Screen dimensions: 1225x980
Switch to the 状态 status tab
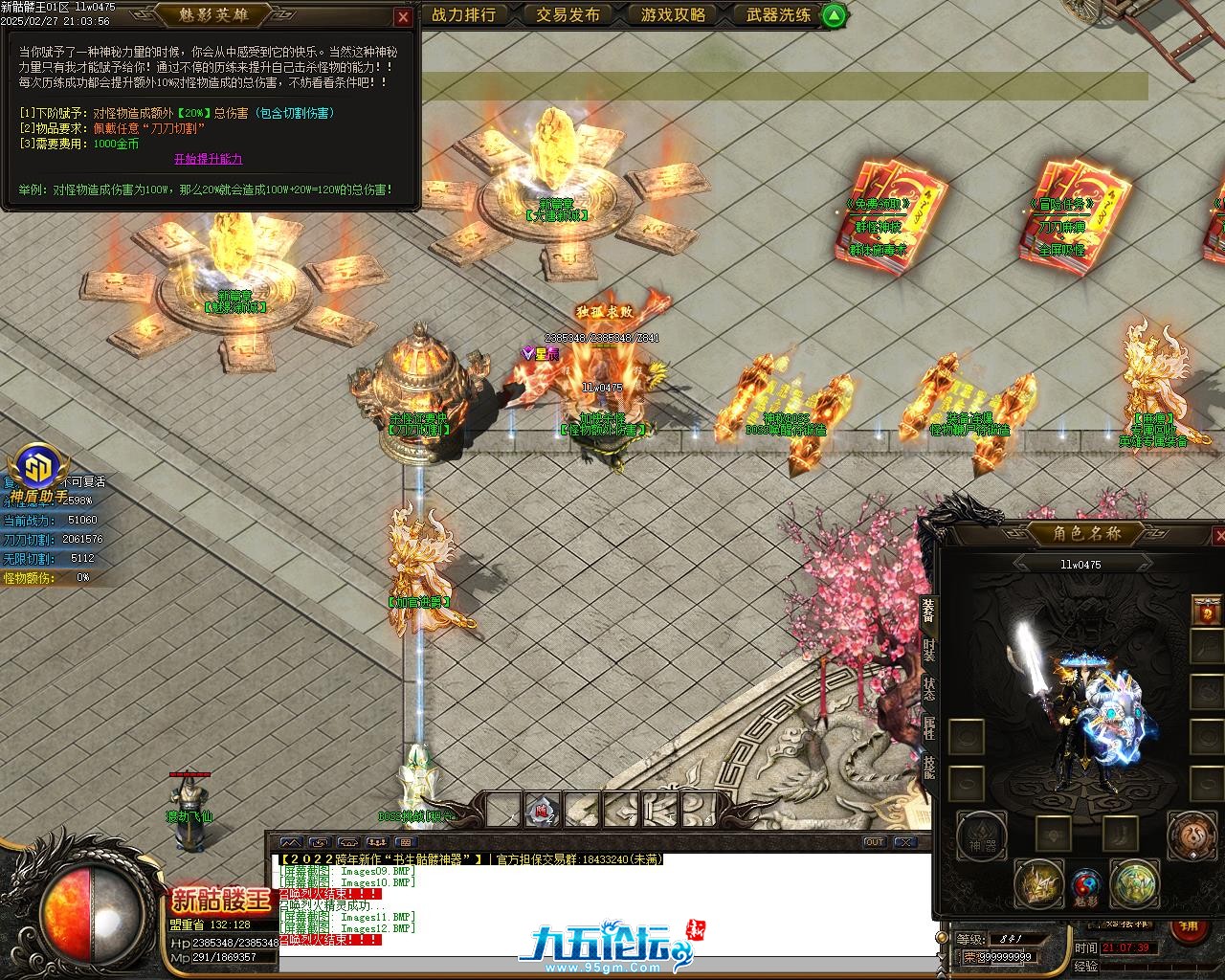click(928, 689)
